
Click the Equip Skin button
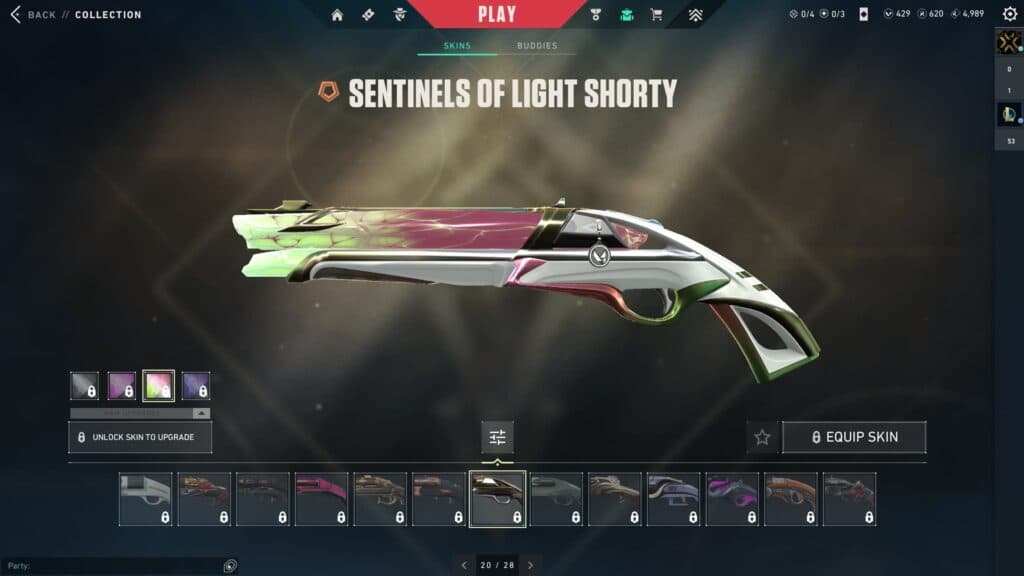click(x=854, y=437)
